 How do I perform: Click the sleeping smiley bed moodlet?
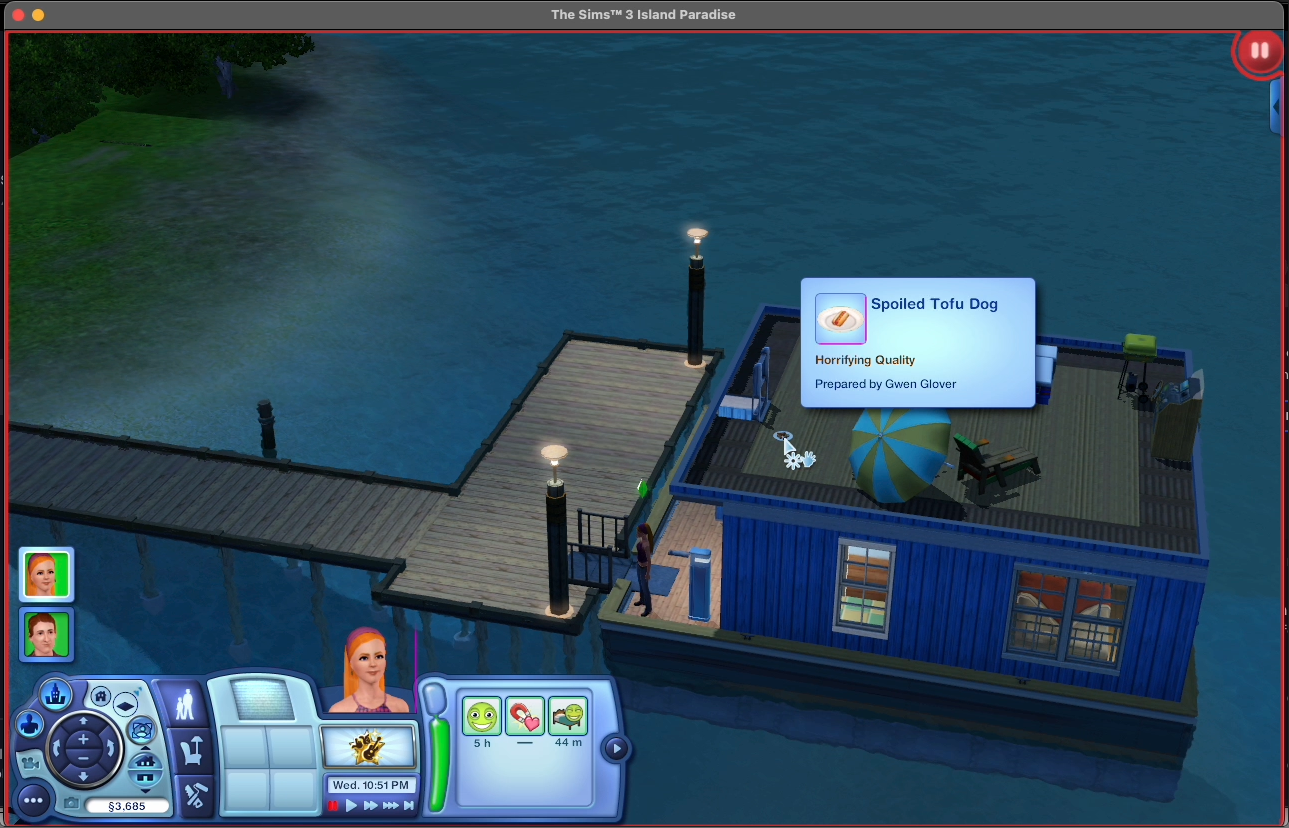tap(568, 717)
